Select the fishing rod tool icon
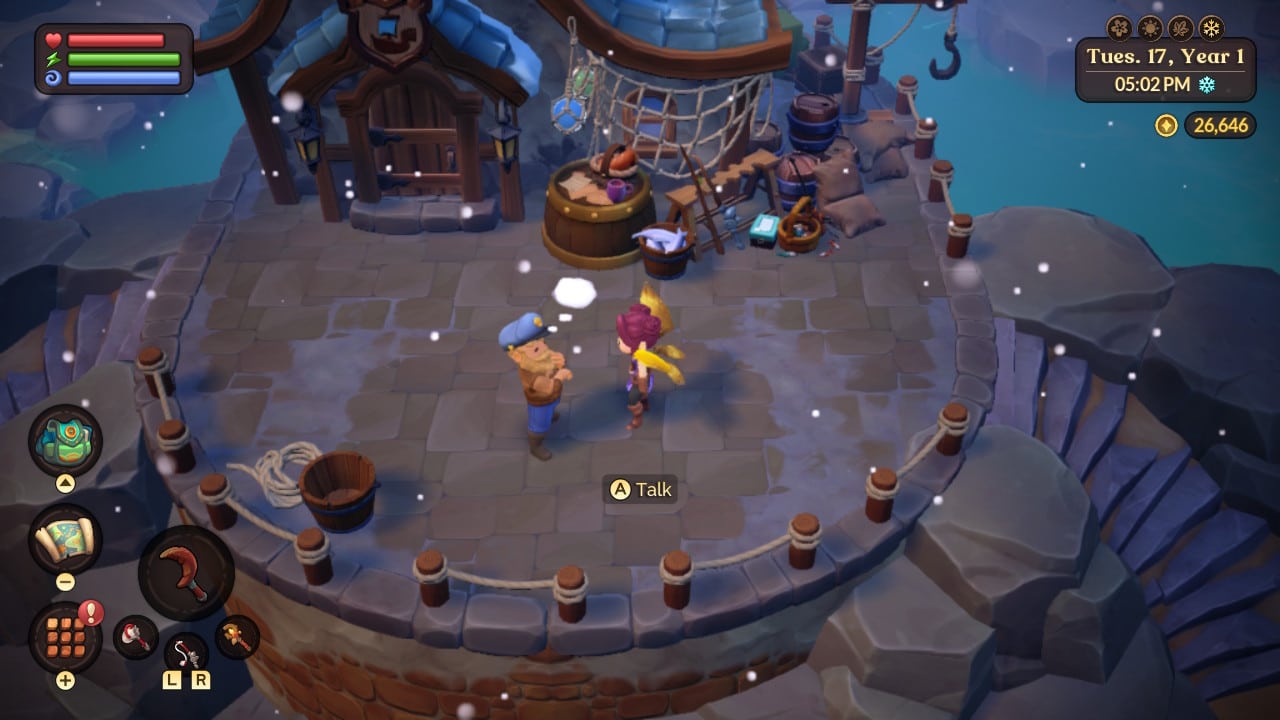This screenshot has height=720, width=1280. [x=184, y=653]
